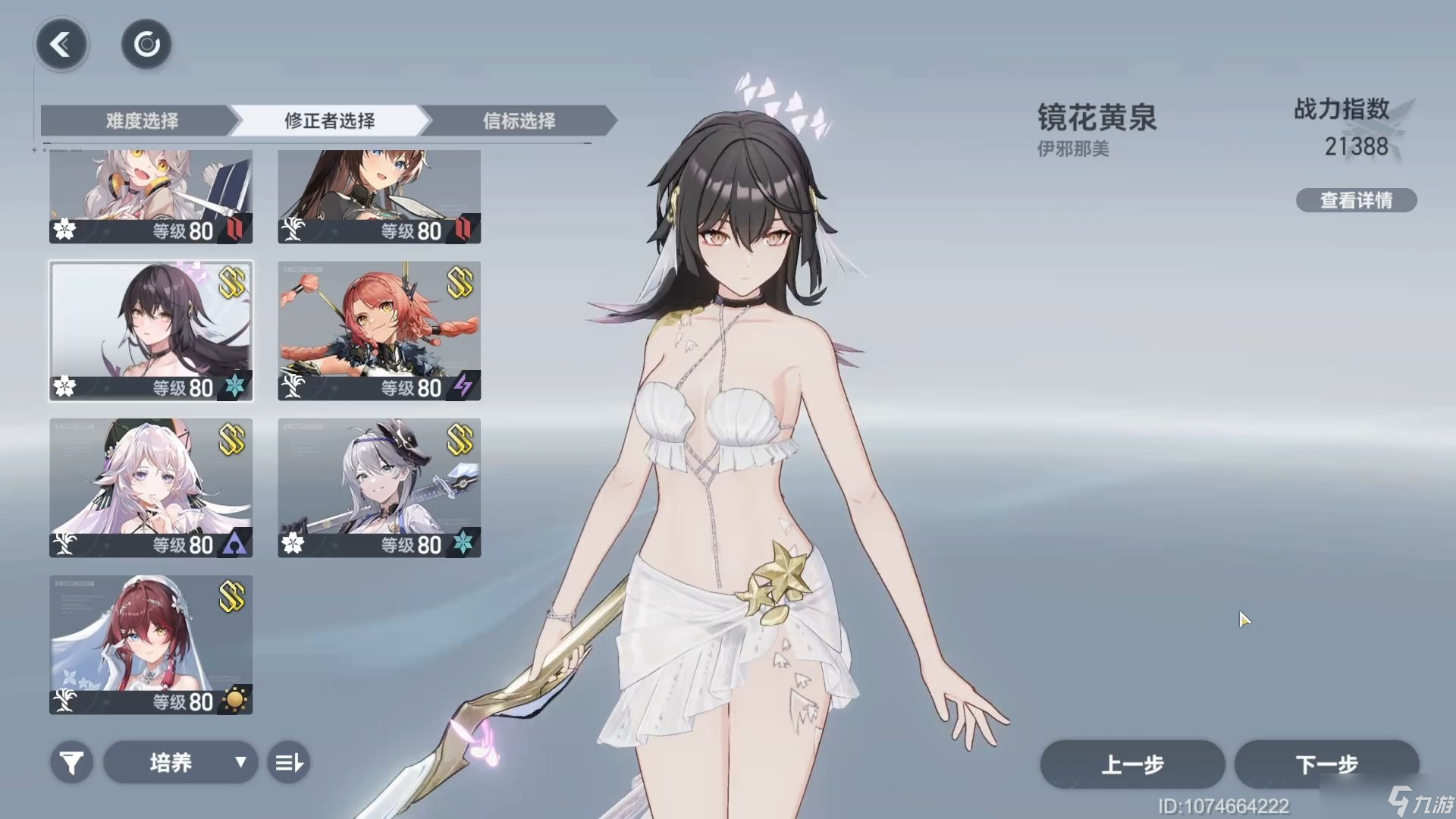
Task: Expand the 培养 sort dropdown
Action: point(180,762)
